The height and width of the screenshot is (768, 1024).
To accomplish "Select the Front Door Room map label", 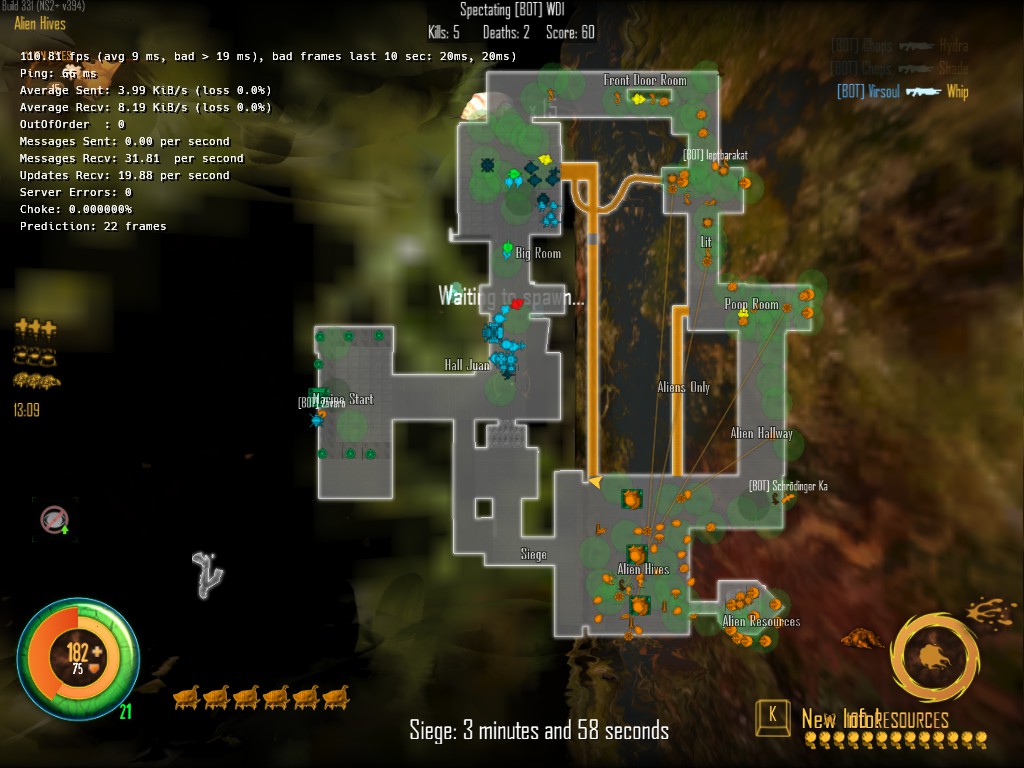I will (645, 80).
